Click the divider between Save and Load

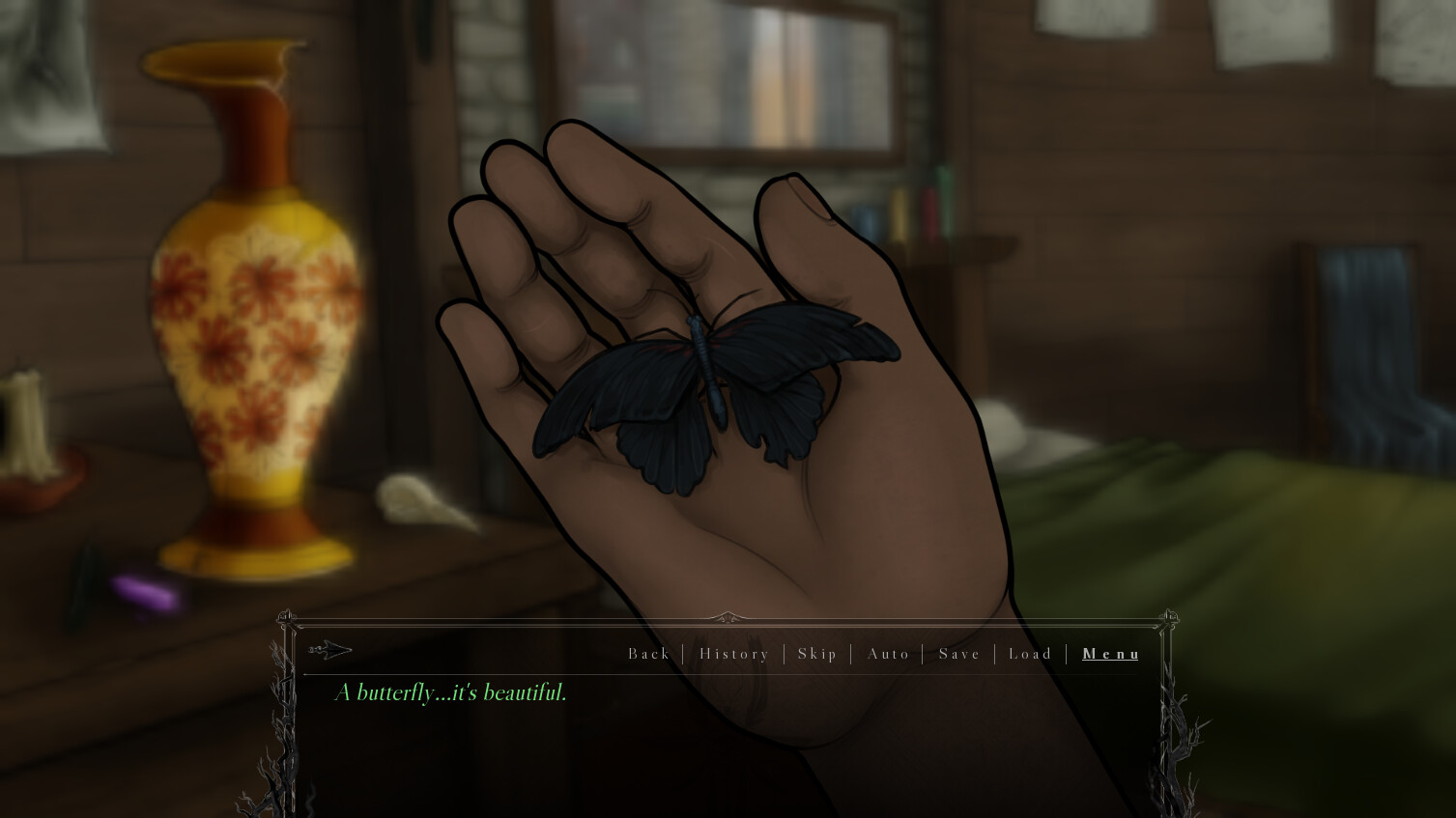click(x=994, y=654)
